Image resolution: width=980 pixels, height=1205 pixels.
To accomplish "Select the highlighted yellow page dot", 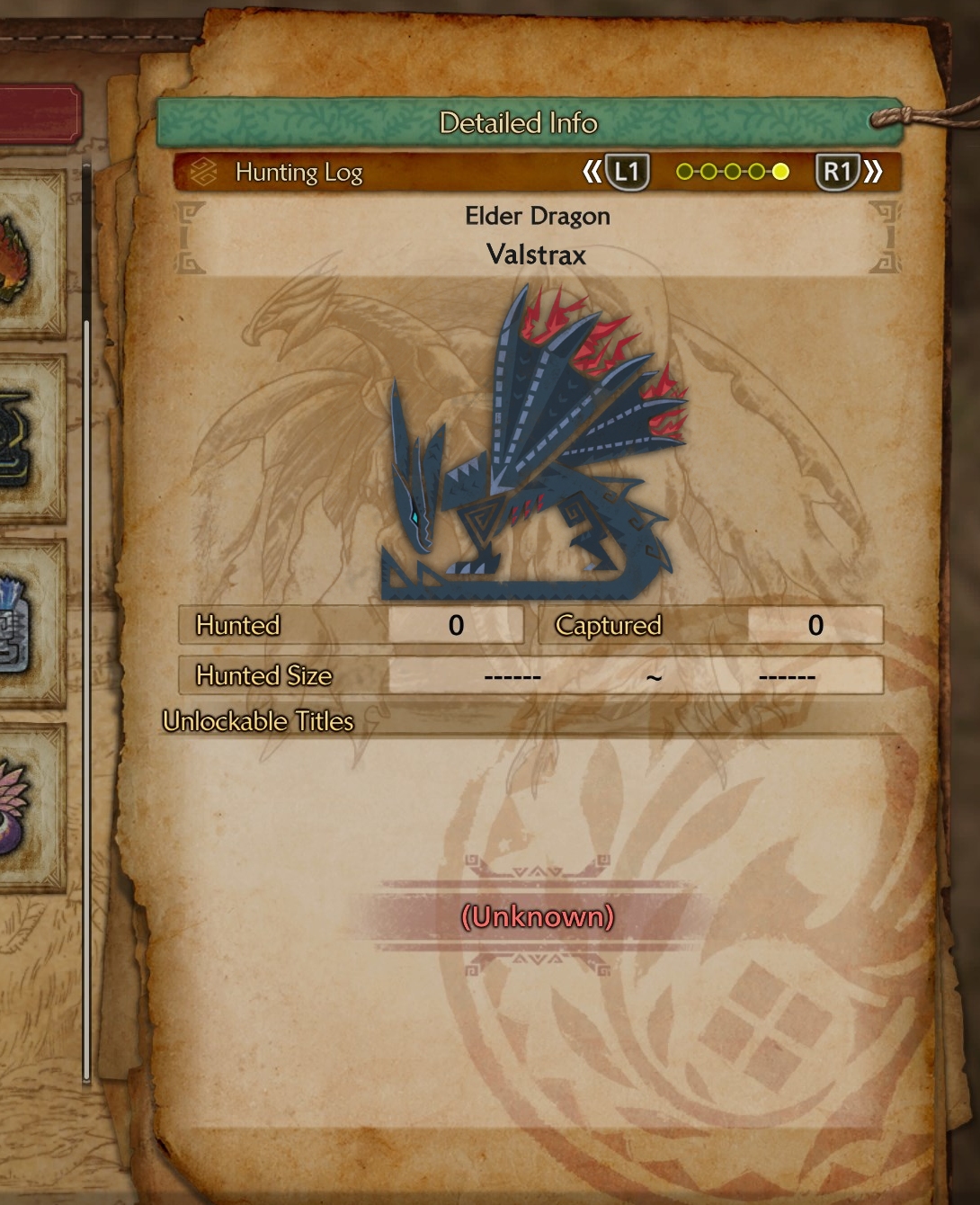I will (780, 172).
